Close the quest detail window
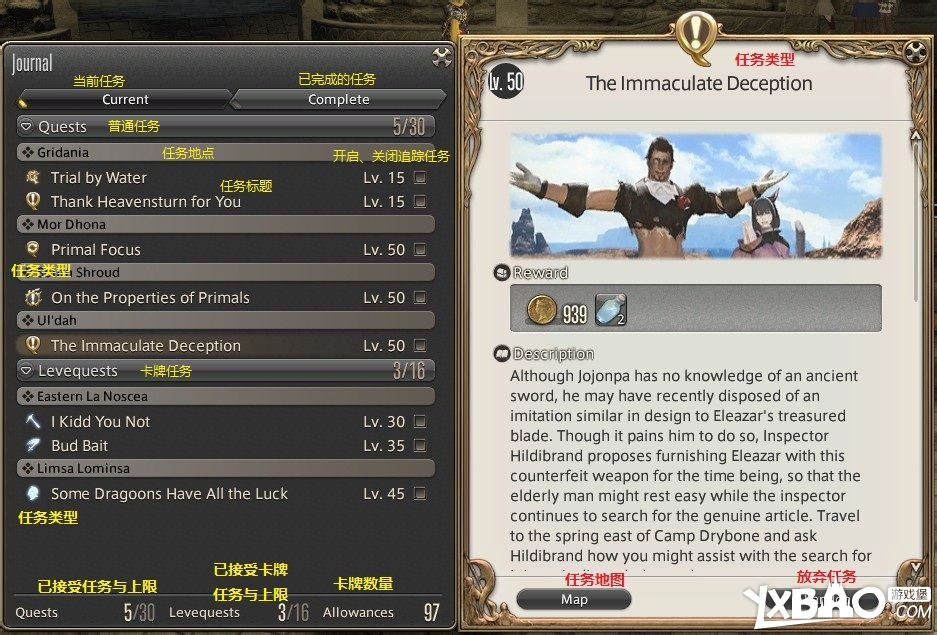Screen dimensions: 937x635 coord(914,52)
